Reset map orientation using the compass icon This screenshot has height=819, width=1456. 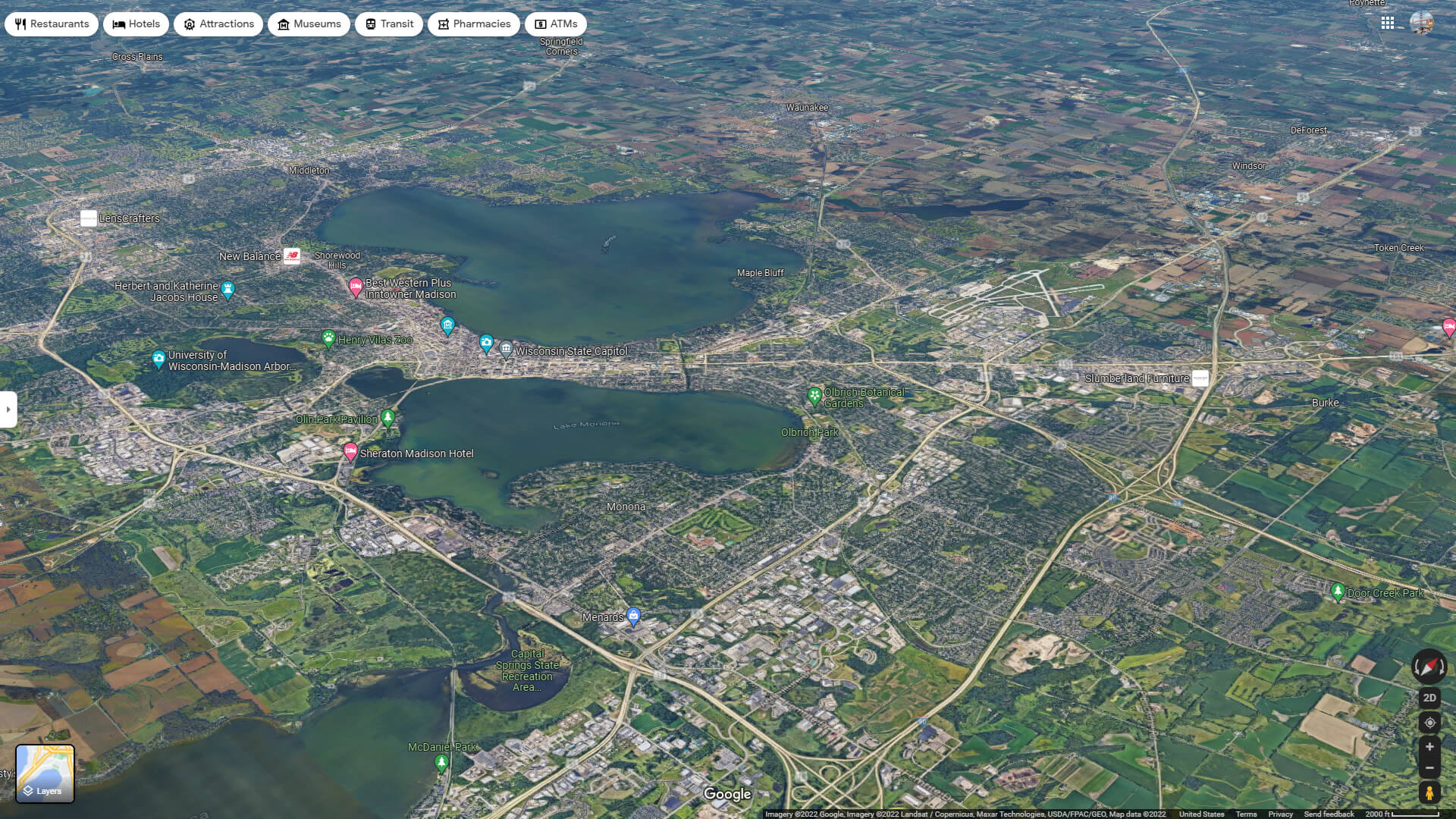point(1429,667)
